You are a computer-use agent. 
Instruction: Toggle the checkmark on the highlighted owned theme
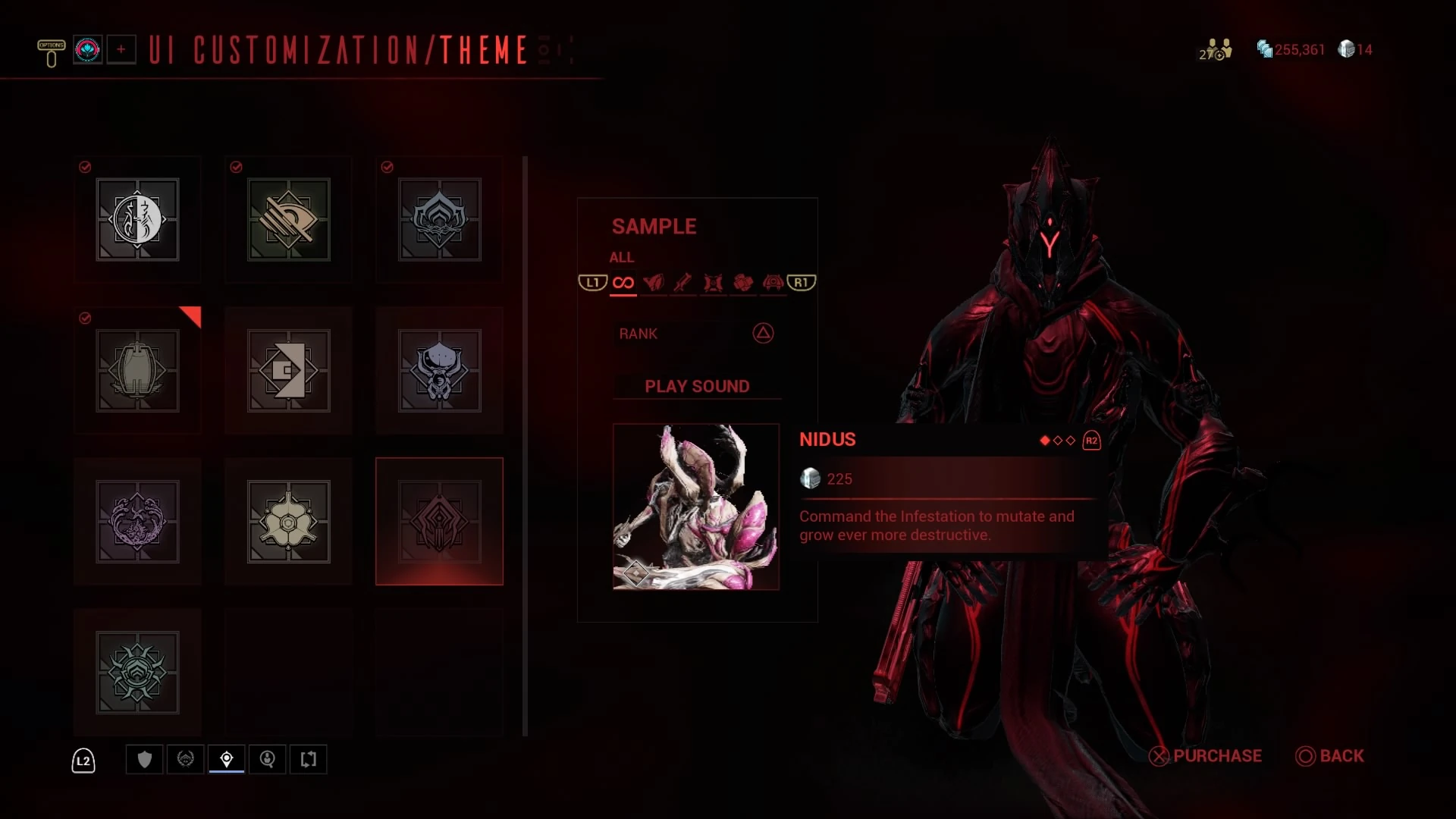coord(85,318)
